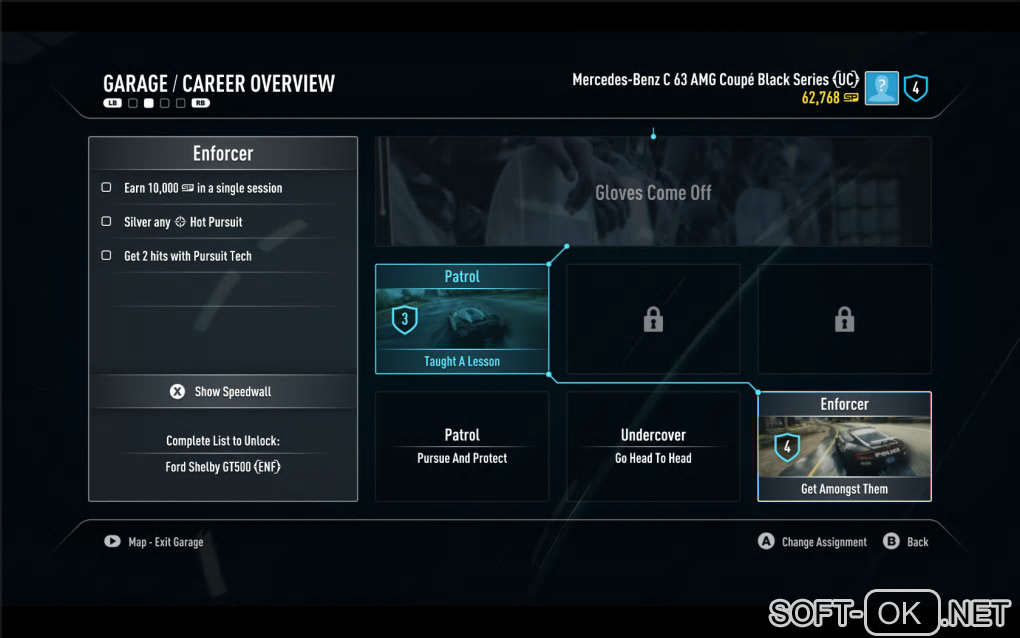Image resolution: width=1020 pixels, height=638 pixels.
Task: Change the current assignment
Action: (812, 542)
